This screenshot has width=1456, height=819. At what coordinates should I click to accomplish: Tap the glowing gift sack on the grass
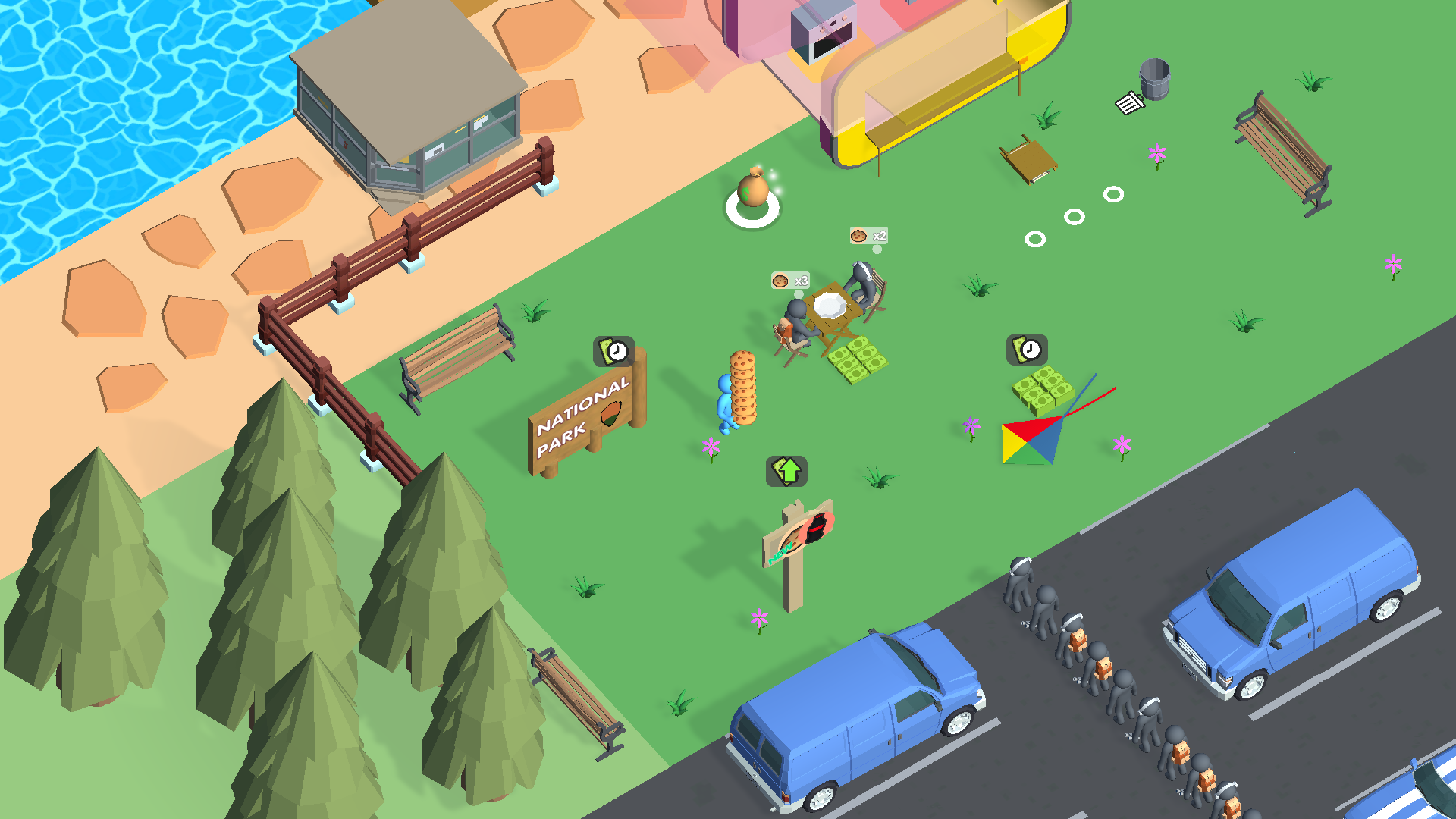click(x=752, y=191)
